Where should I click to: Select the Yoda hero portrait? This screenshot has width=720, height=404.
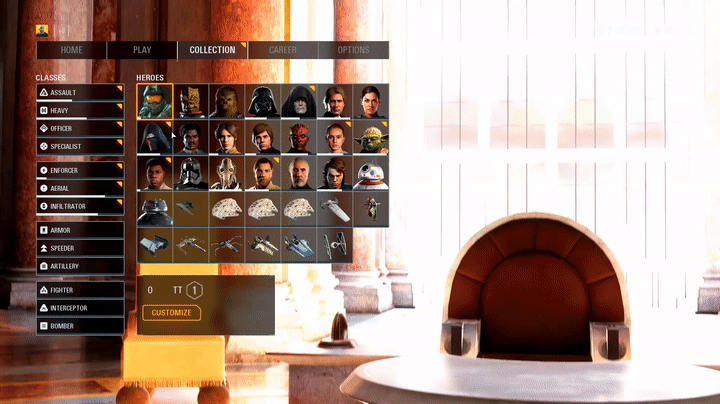pyautogui.click(x=370, y=137)
